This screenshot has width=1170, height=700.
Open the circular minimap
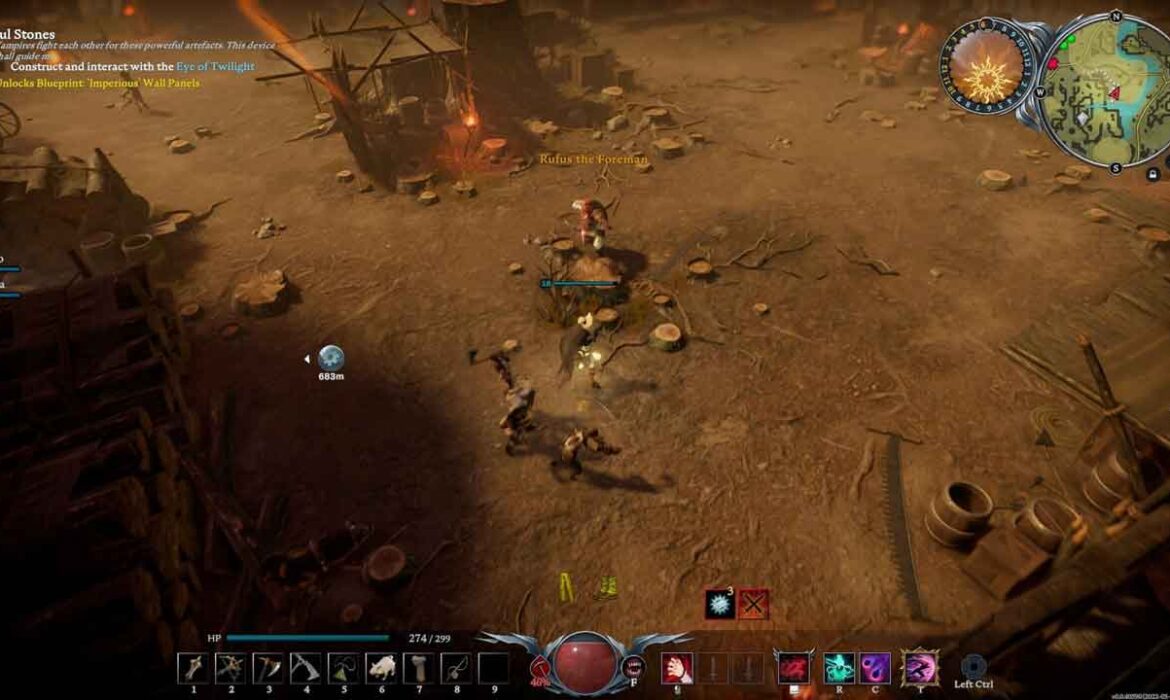(1104, 92)
